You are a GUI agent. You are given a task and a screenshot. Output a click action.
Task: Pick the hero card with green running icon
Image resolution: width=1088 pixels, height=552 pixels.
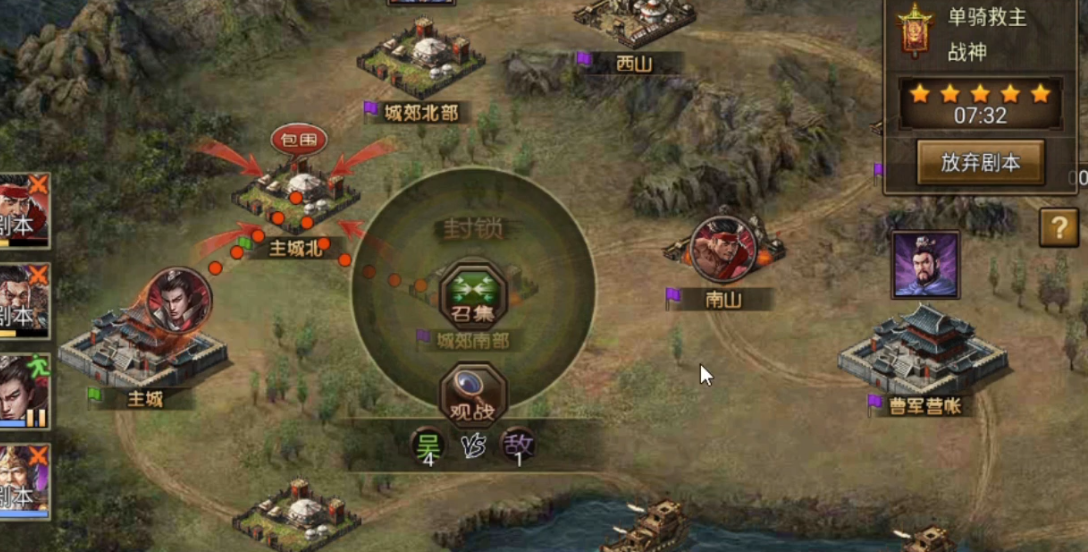click(x=24, y=391)
